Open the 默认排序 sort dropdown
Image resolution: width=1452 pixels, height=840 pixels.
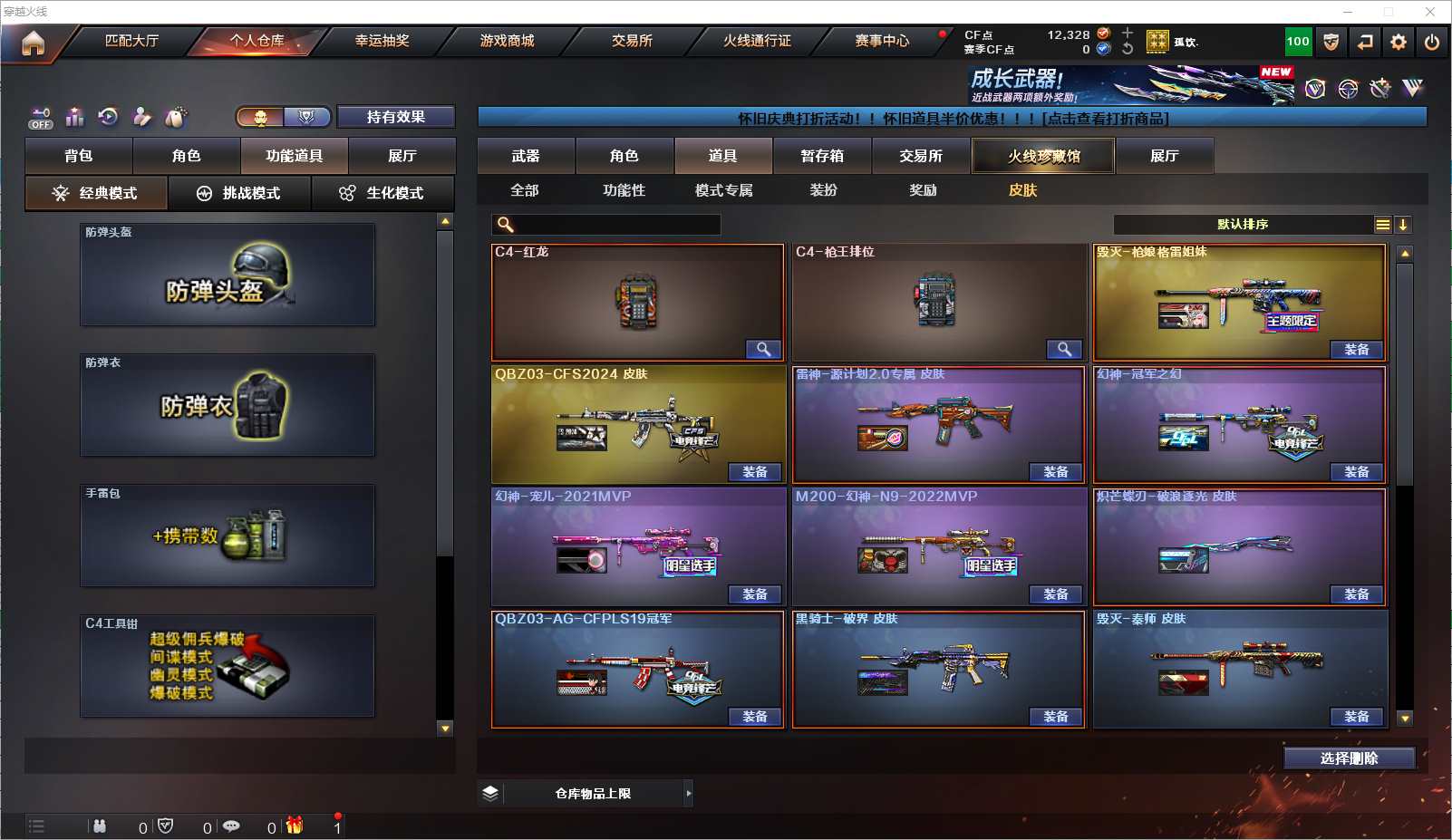coord(1243,225)
